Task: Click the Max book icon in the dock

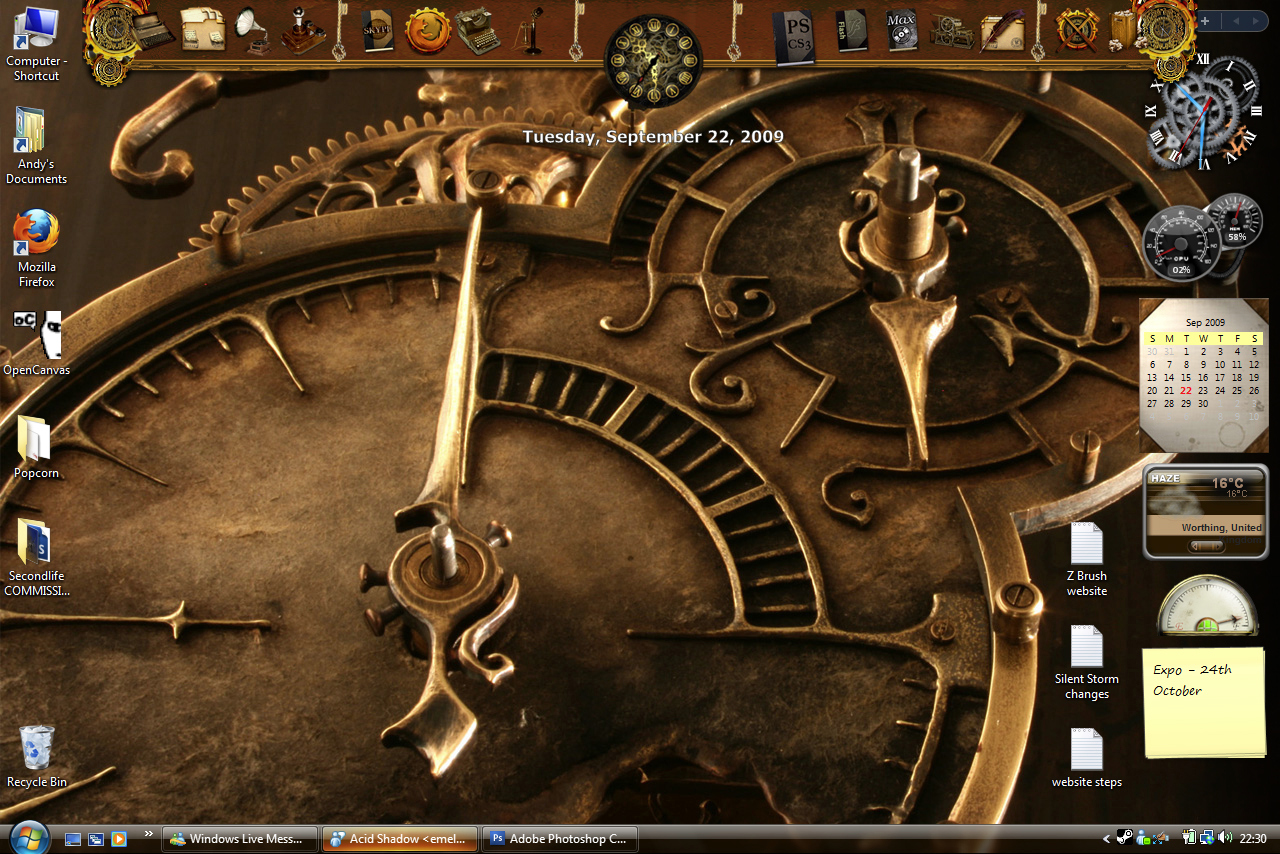Action: (x=901, y=30)
